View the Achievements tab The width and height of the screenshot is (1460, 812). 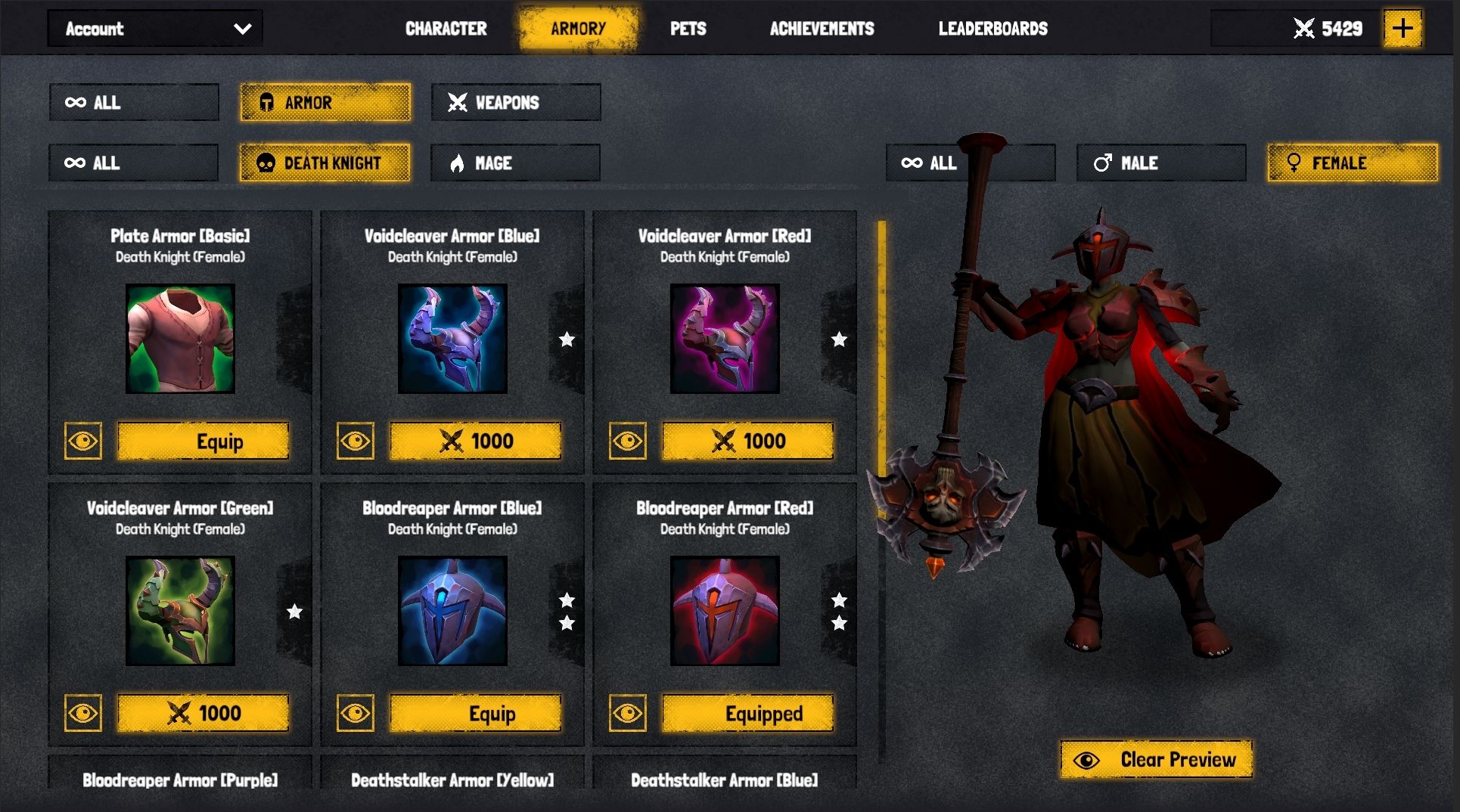(x=822, y=29)
